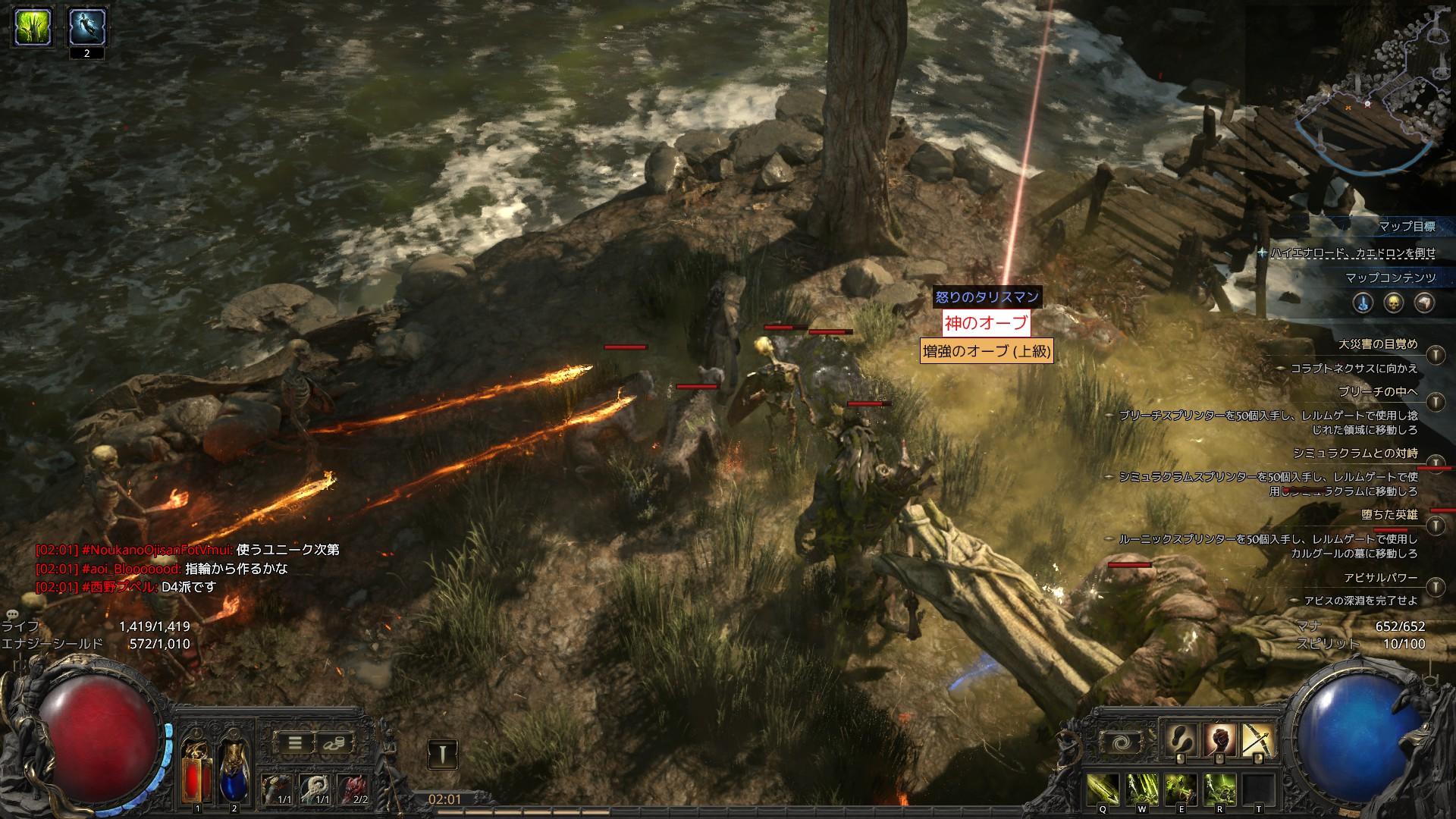Toggle the 大災害の目覚め quest pin
This screenshot has width=1456, height=819.
(x=1435, y=354)
